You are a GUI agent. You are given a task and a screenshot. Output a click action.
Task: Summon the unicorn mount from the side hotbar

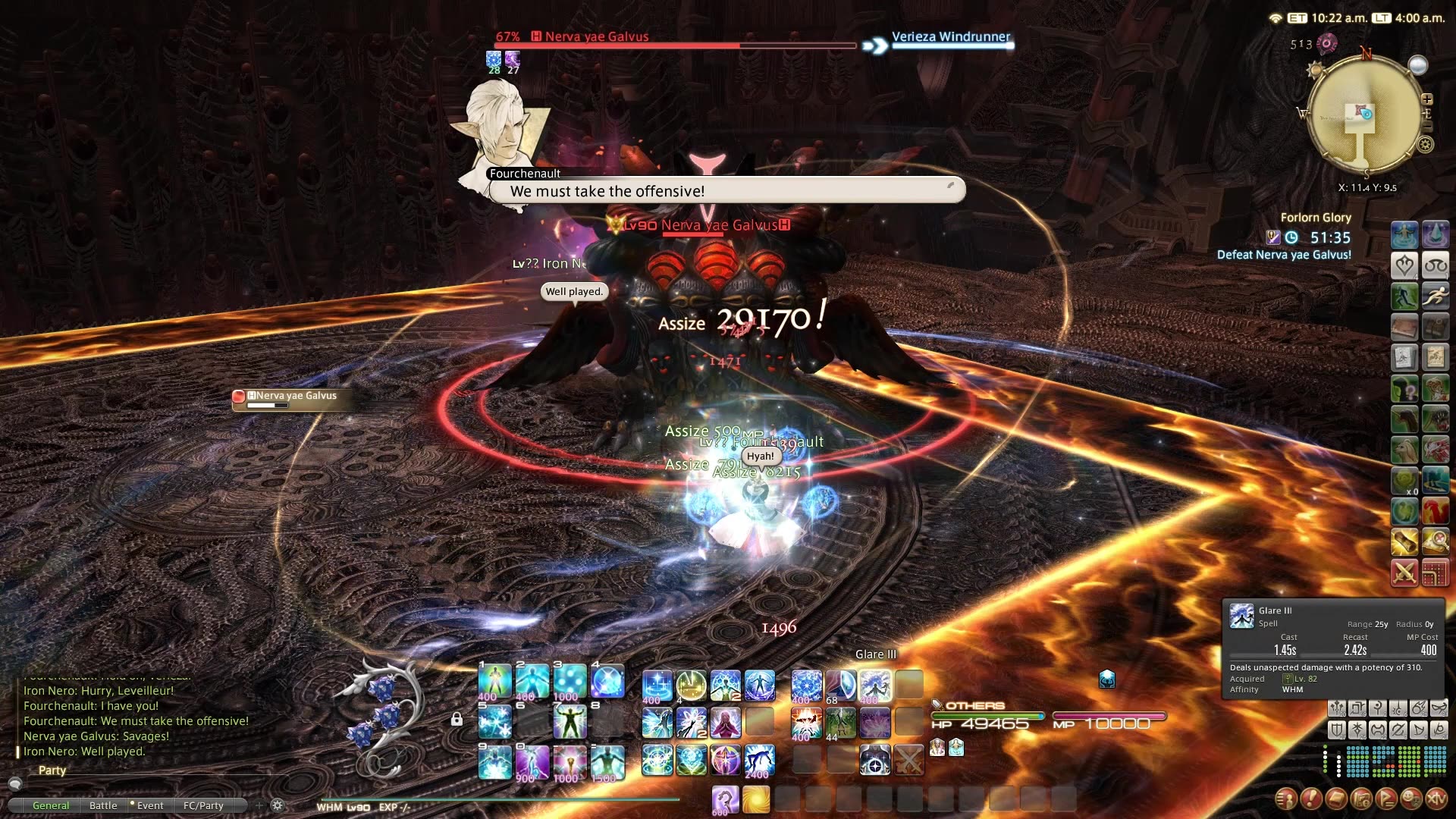[1405, 418]
